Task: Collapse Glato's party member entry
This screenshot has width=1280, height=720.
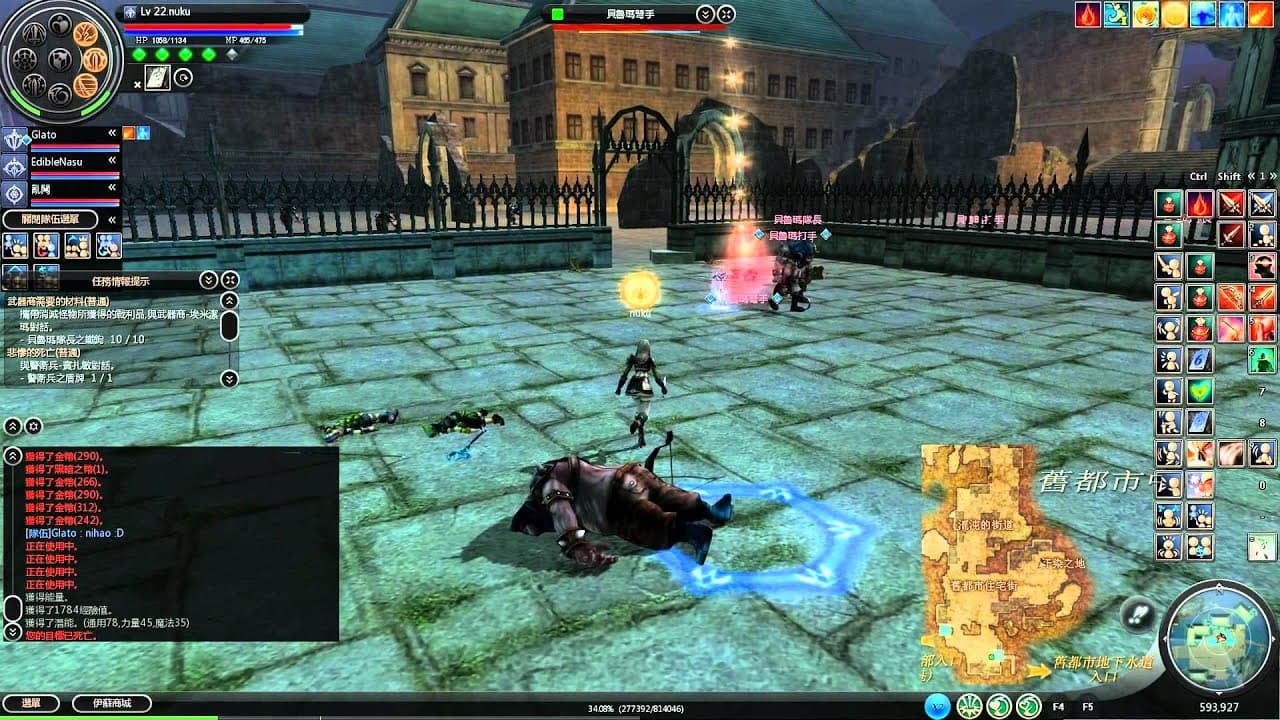Action: pos(111,134)
